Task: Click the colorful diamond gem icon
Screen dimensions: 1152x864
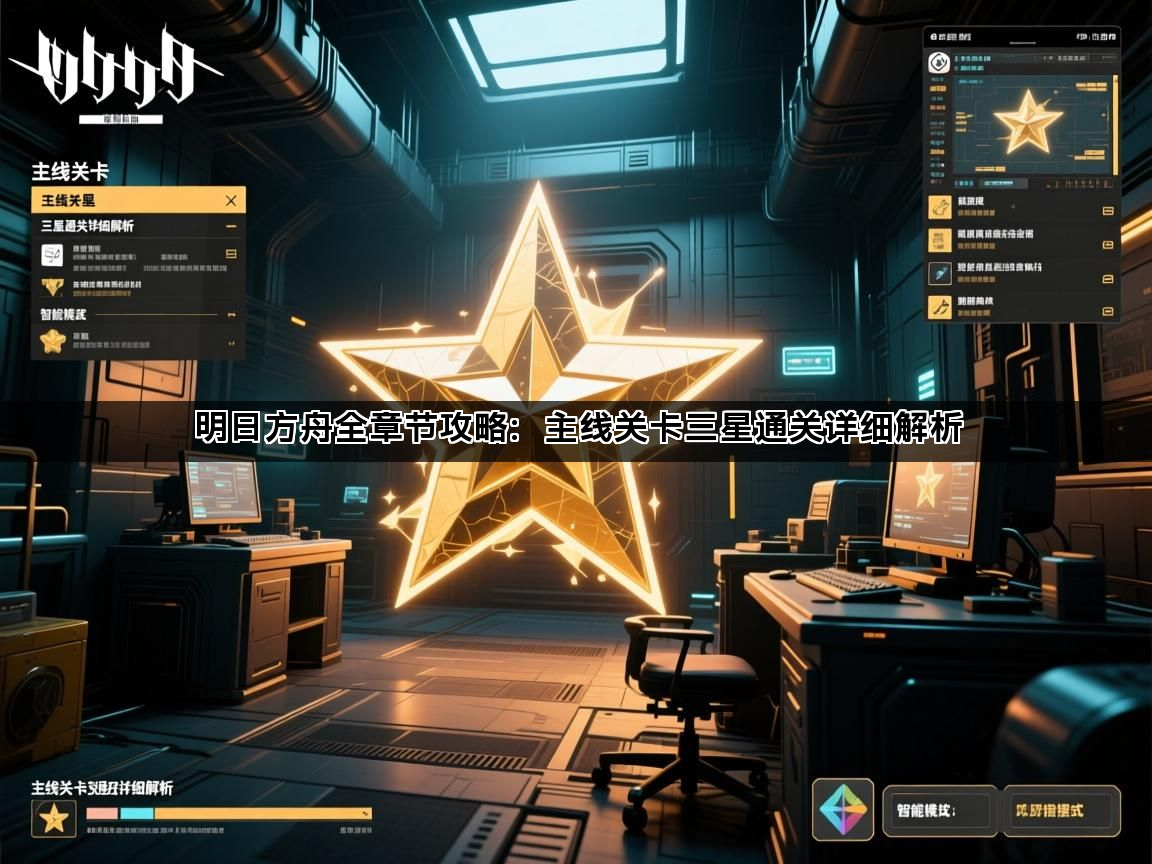Action: coord(842,810)
